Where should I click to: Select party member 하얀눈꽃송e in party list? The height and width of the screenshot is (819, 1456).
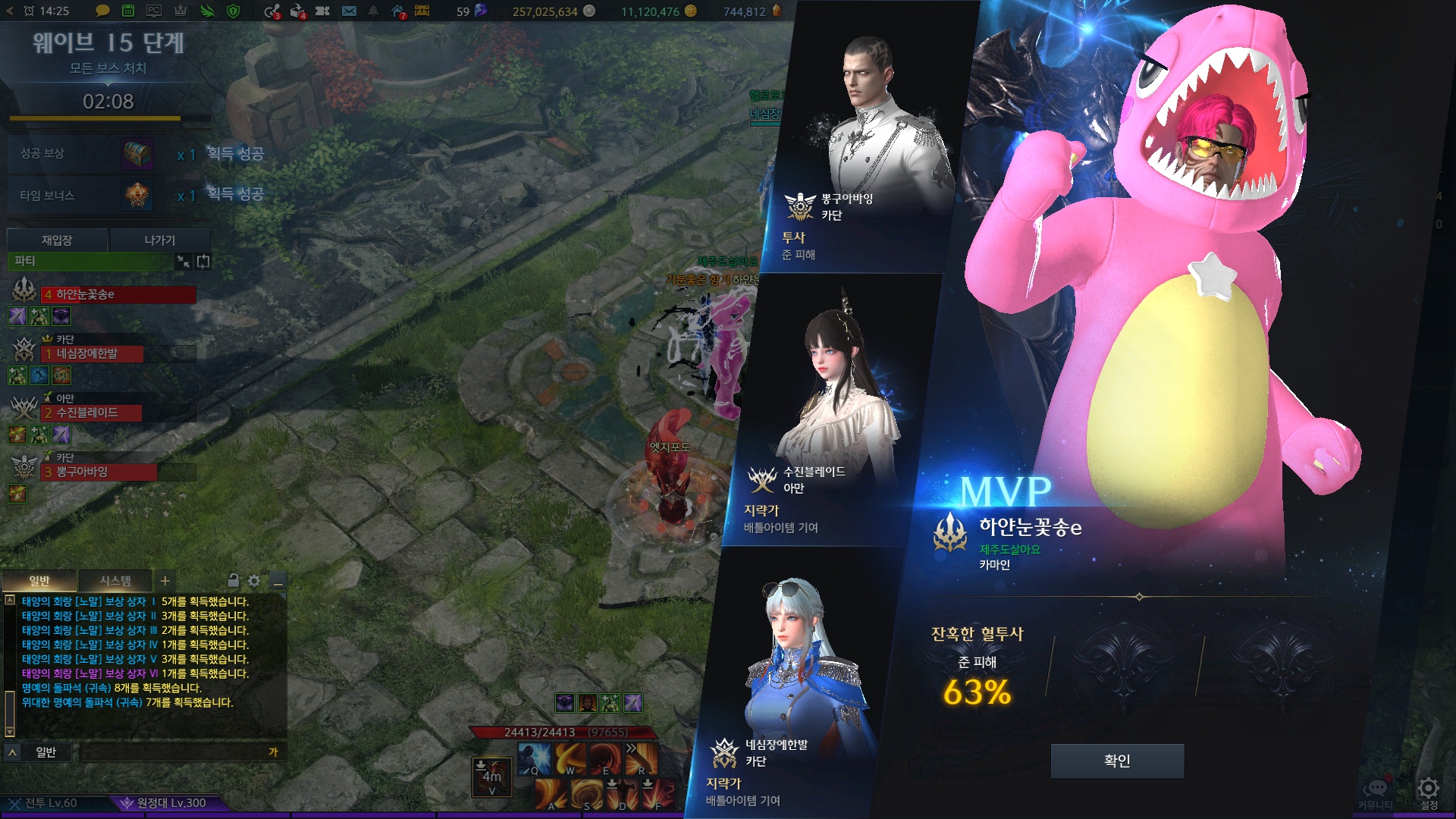pyautogui.click(x=118, y=294)
